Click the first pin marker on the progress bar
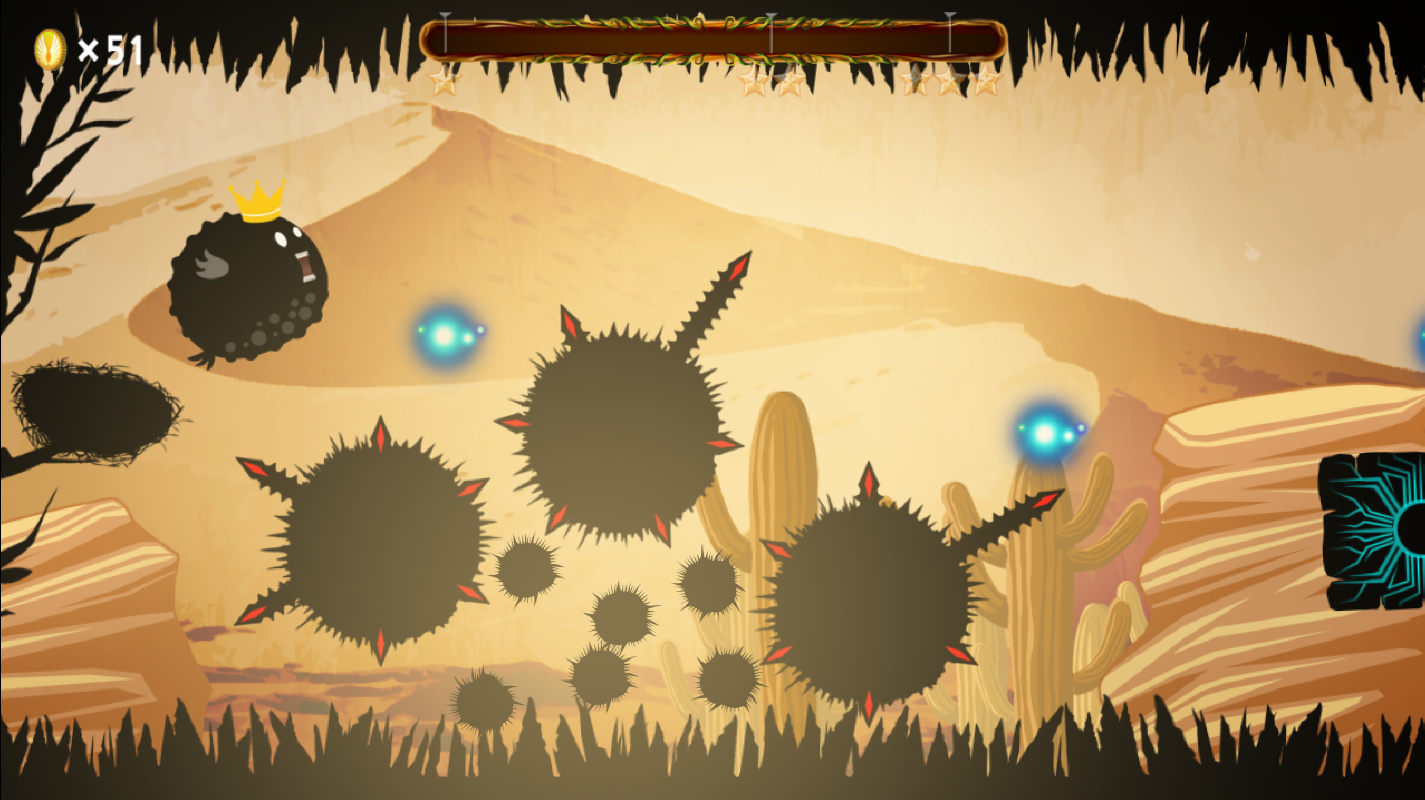Image resolution: width=1425 pixels, height=800 pixels. pyautogui.click(x=446, y=30)
